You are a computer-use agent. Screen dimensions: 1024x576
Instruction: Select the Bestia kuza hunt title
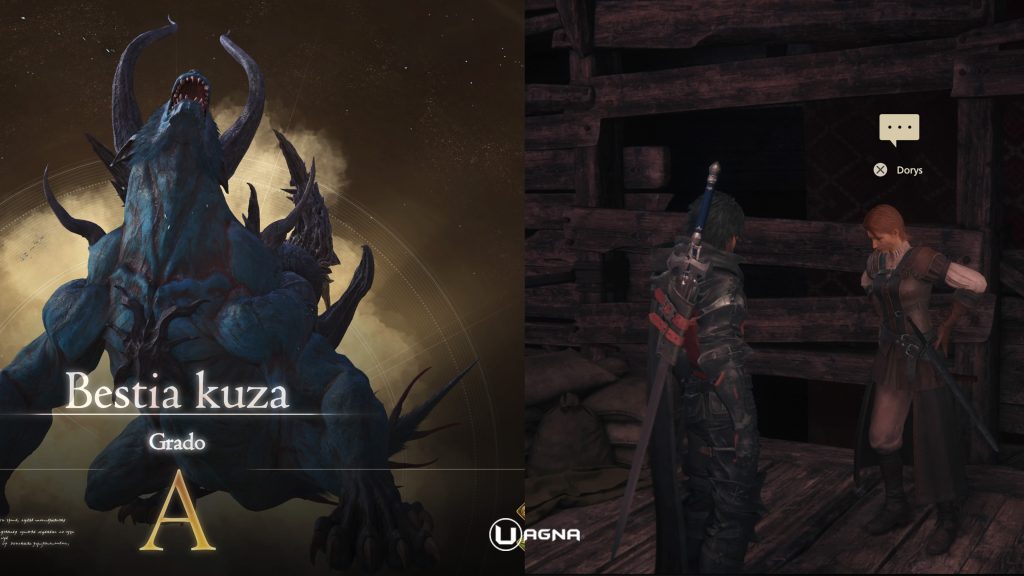coord(176,393)
